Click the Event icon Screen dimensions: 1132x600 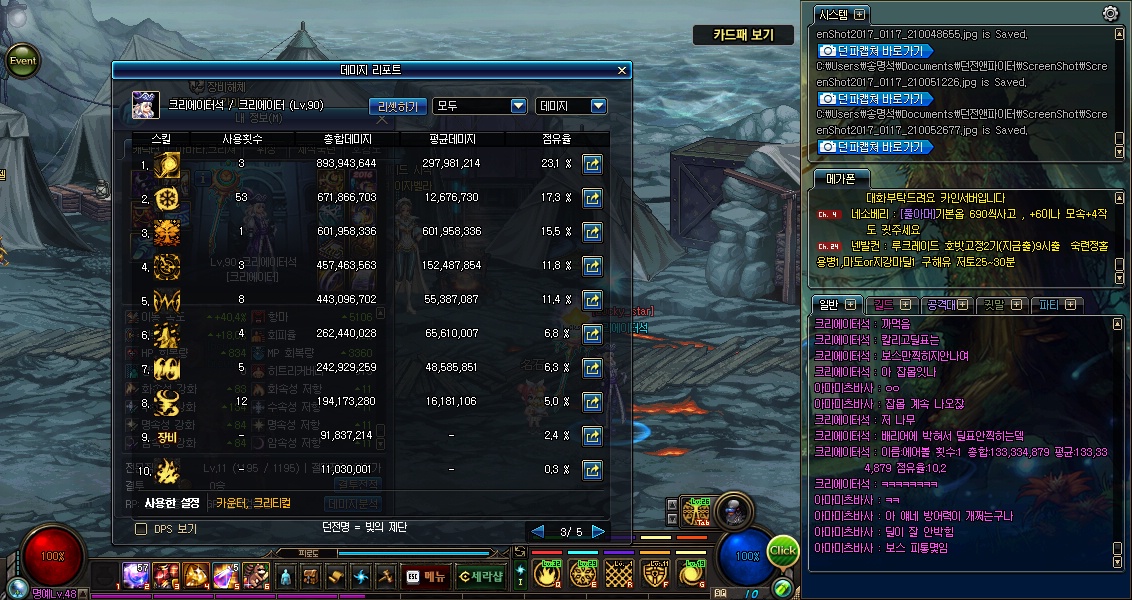tap(23, 60)
